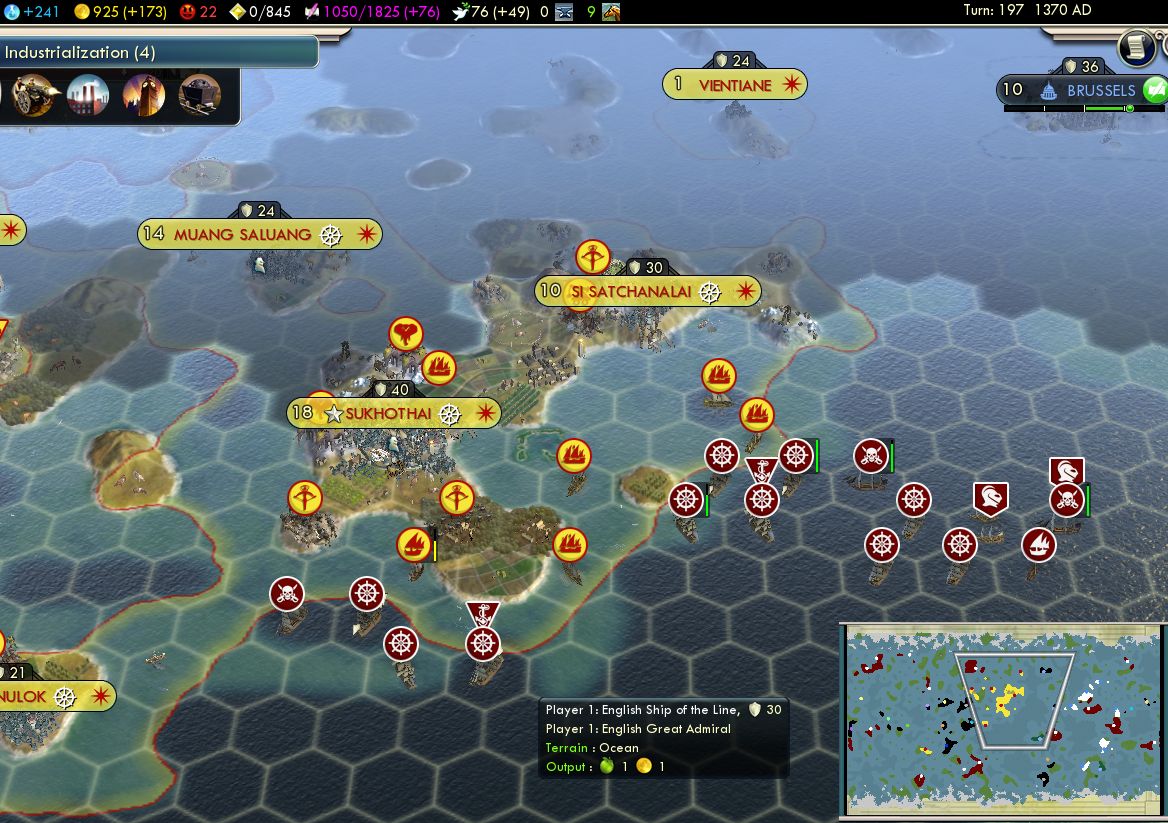Inspect the Big Ben wonder icon
The height and width of the screenshot is (823, 1168).
click(143, 96)
